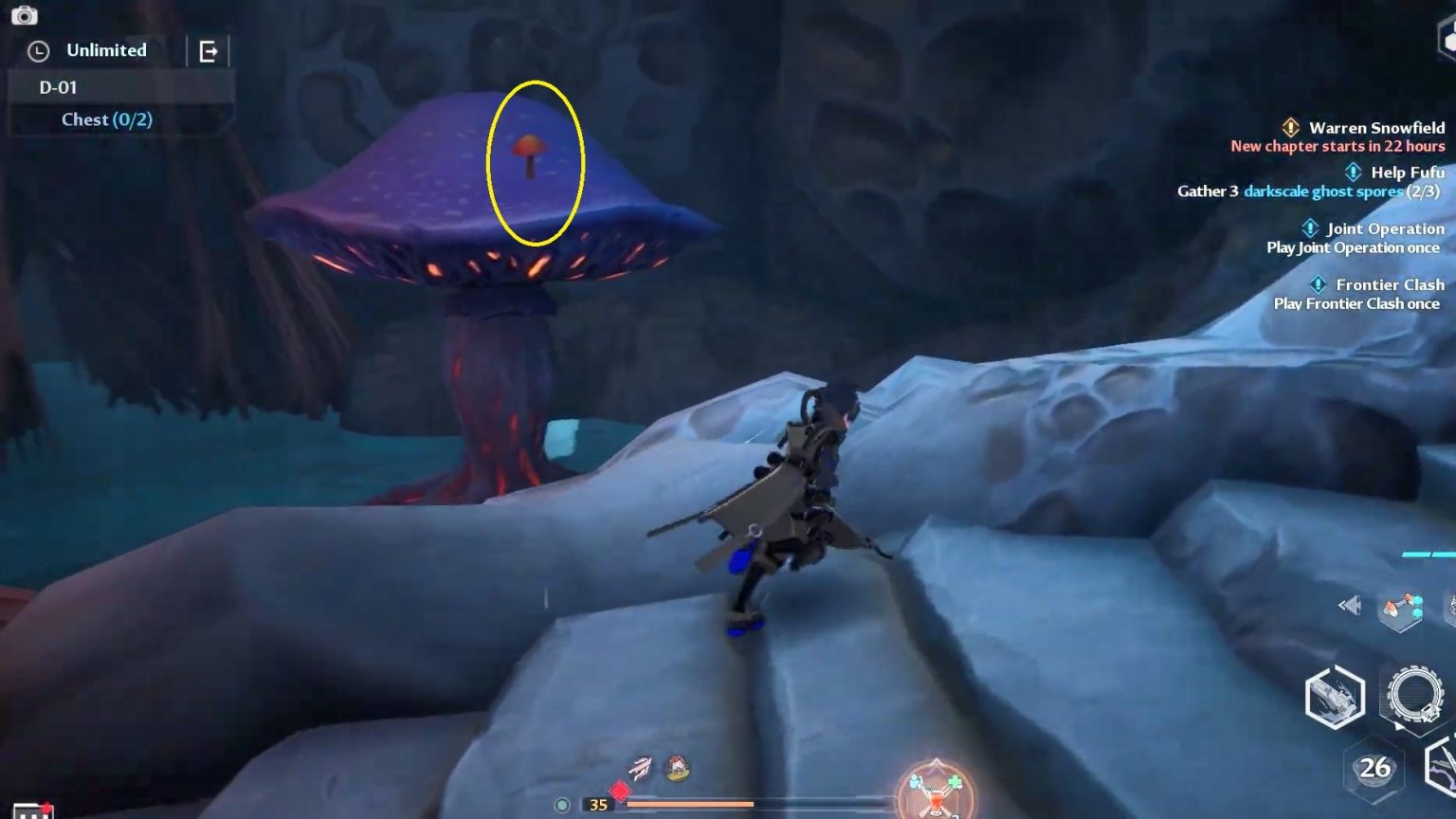1456x819 pixels.
Task: Click the exit dungeon icon
Action: pyautogui.click(x=207, y=50)
